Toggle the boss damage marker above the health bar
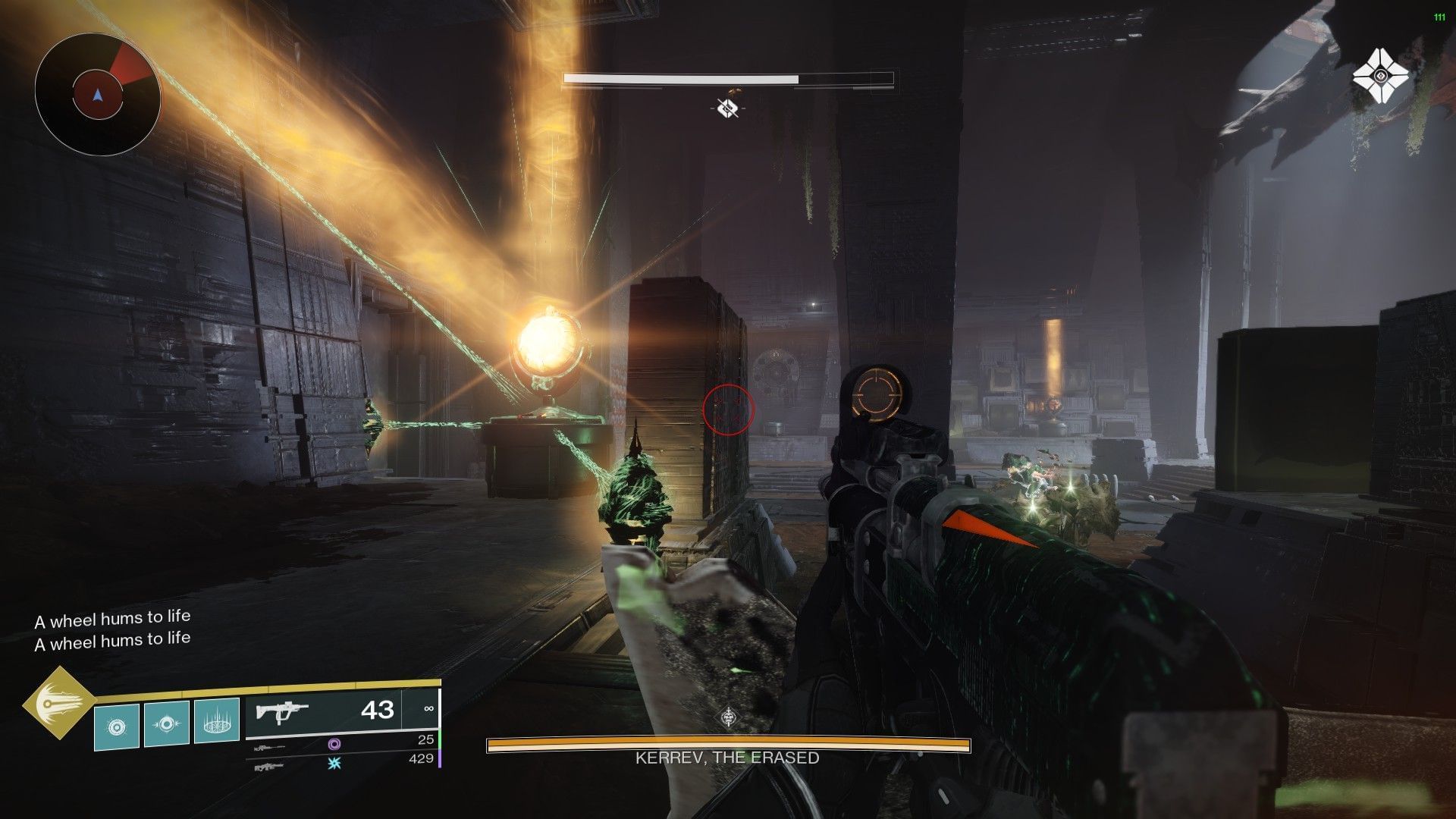The width and height of the screenshot is (1456, 819). tap(730, 106)
